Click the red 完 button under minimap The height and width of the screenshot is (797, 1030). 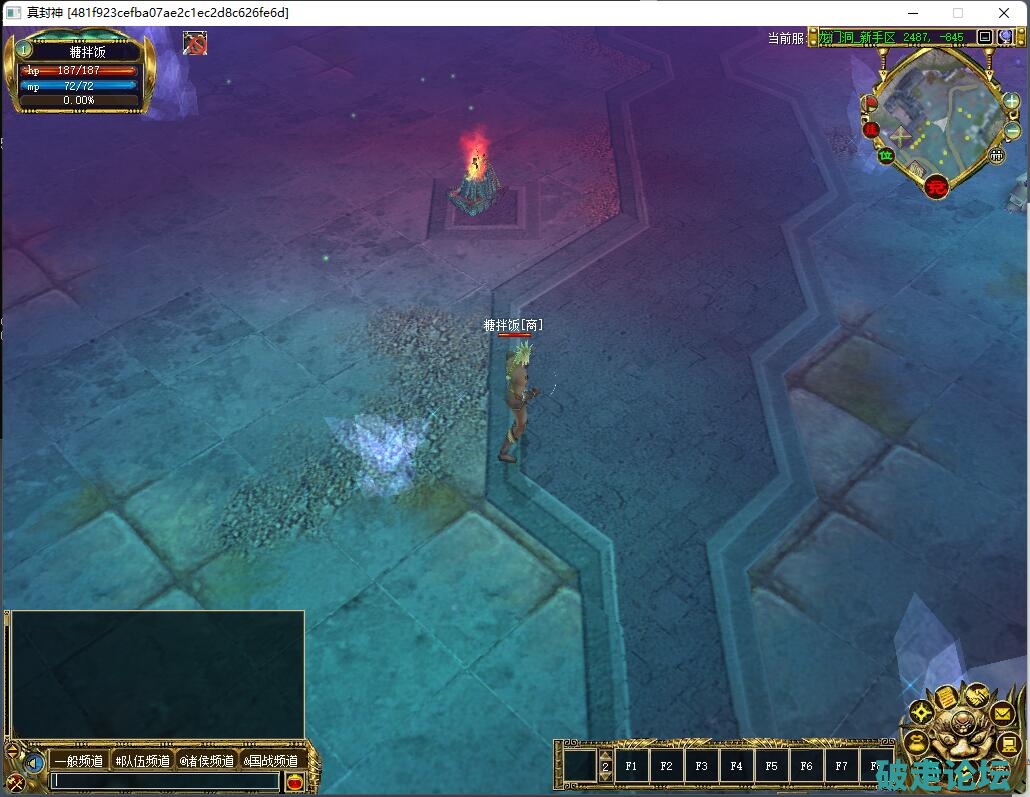936,185
